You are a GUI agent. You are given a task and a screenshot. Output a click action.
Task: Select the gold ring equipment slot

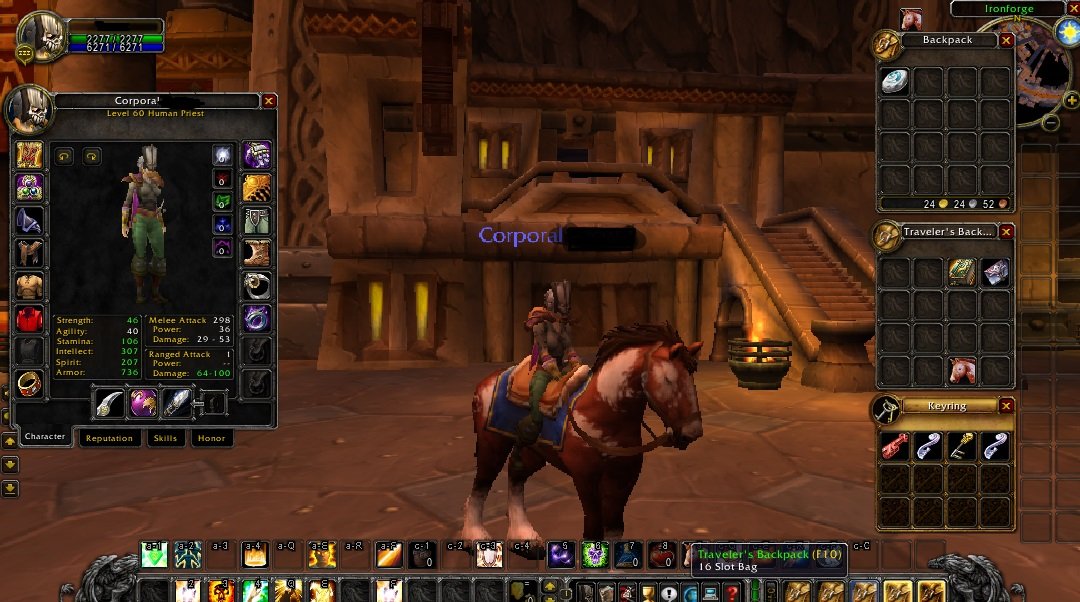click(28, 384)
